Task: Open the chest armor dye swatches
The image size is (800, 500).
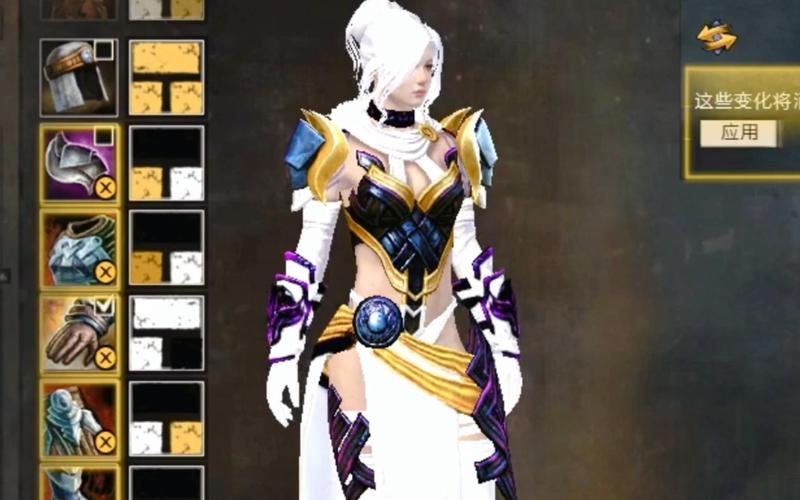Action: tap(167, 247)
